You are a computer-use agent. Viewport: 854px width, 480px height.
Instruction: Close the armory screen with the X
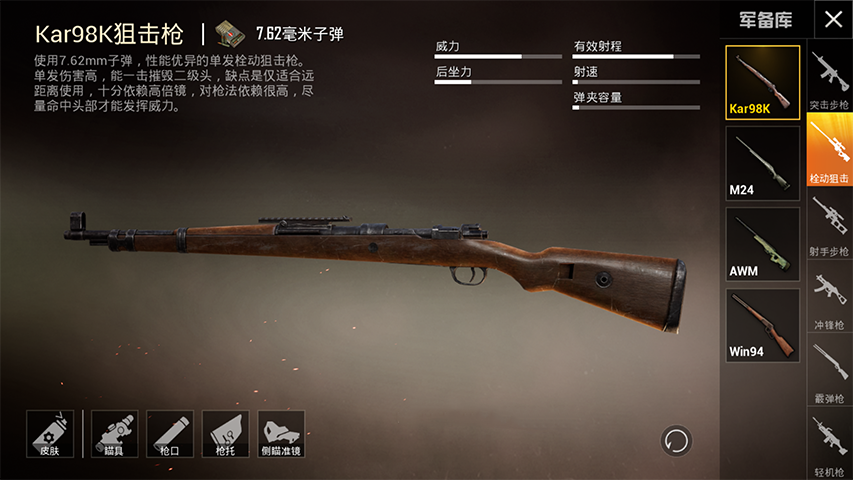pos(832,19)
